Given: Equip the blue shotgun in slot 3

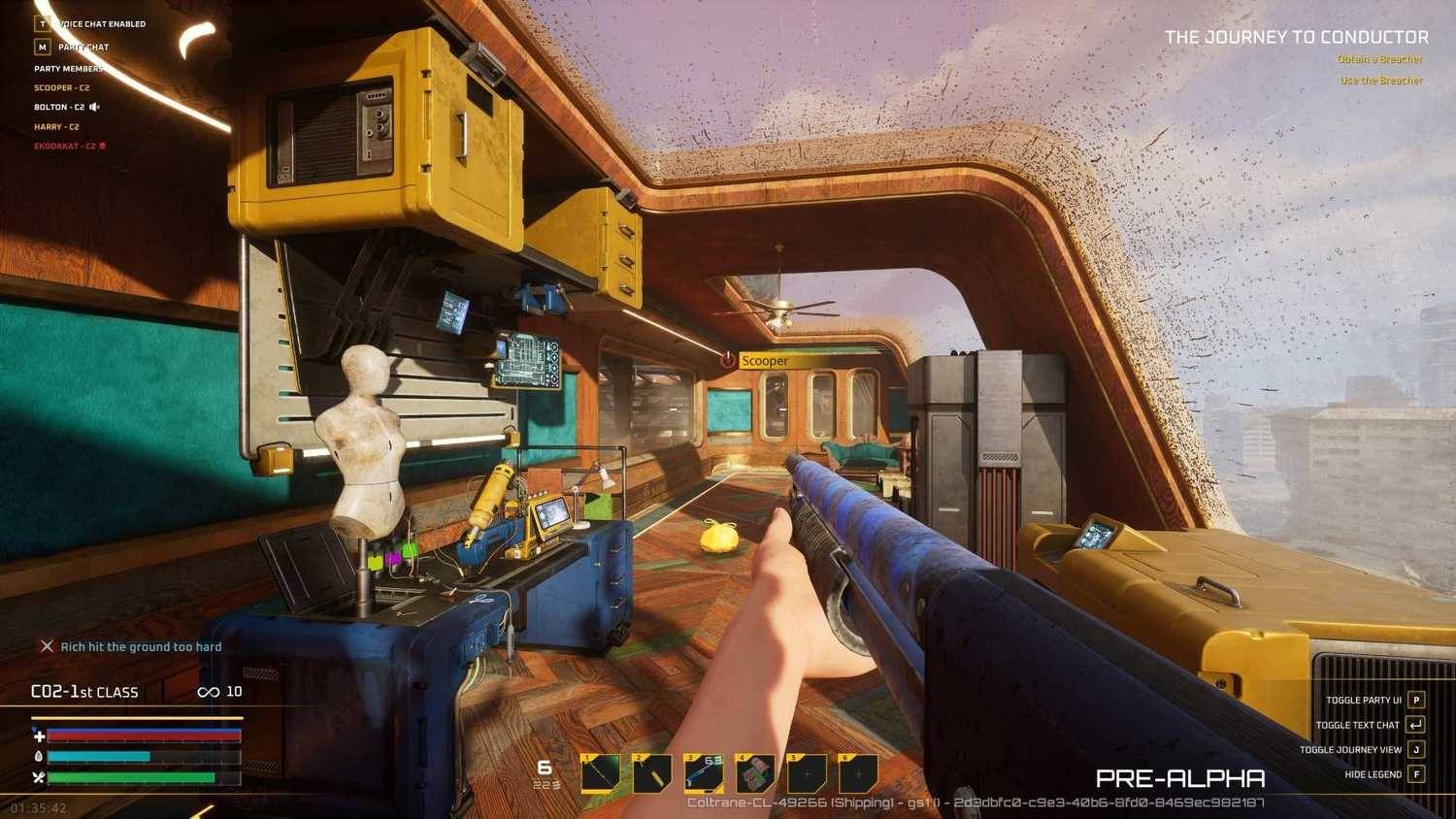Looking at the screenshot, I should (704, 774).
